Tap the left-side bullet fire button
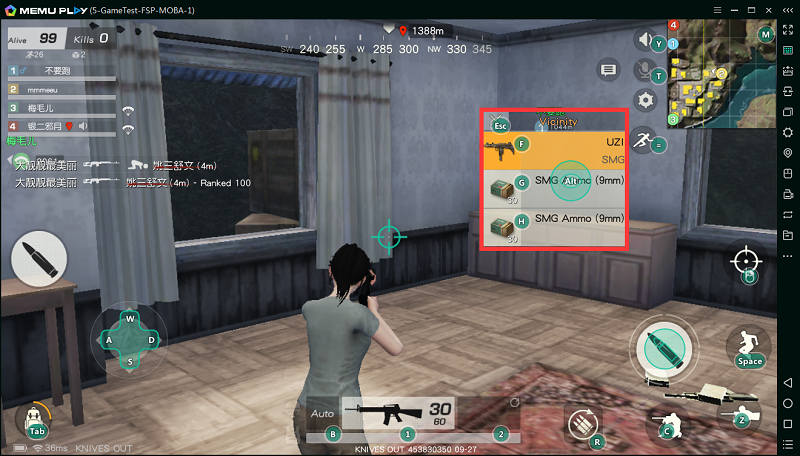800x456 pixels. pos(38,260)
